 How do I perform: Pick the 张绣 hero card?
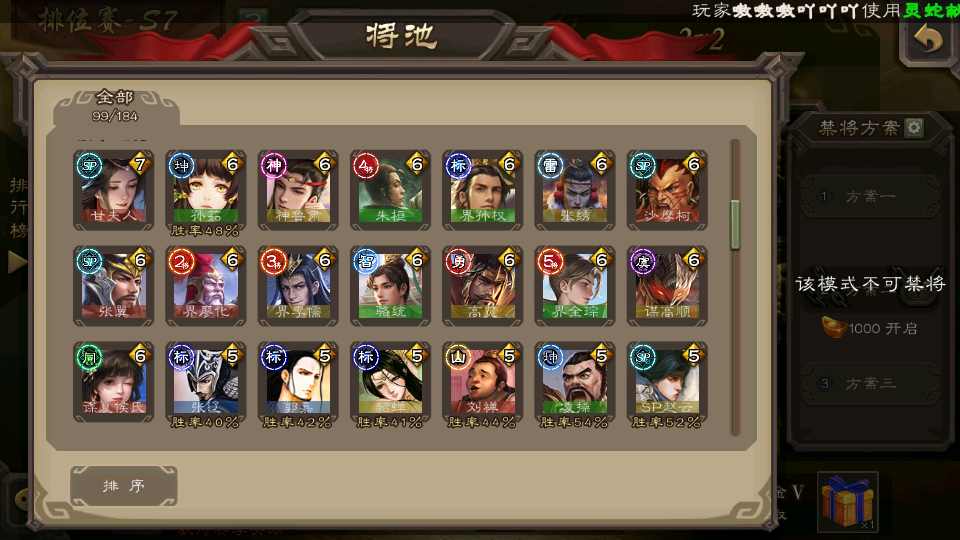(574, 190)
